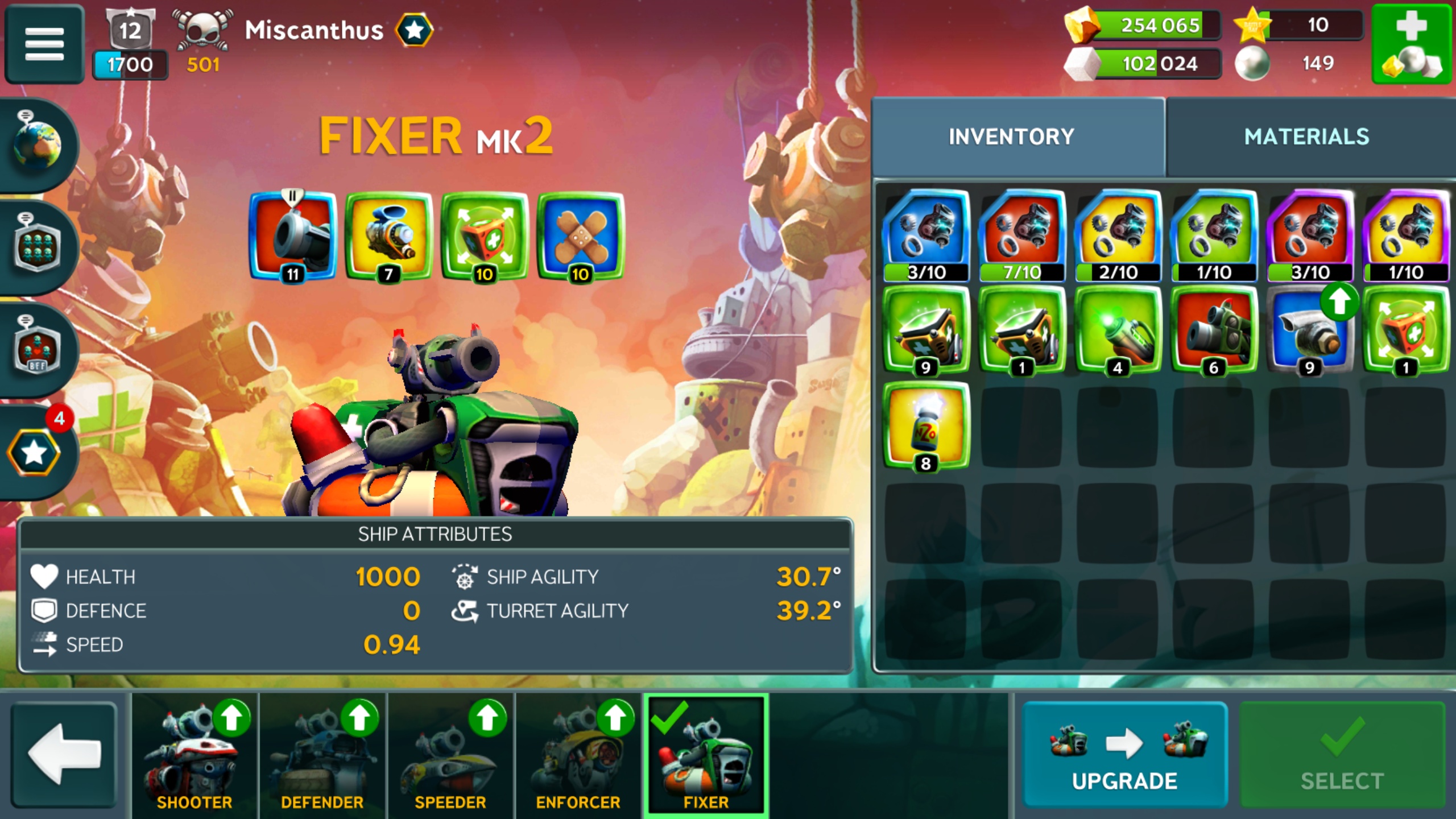The image size is (1456, 819).
Task: Buy more currency with green plus button
Action: tap(1412, 44)
